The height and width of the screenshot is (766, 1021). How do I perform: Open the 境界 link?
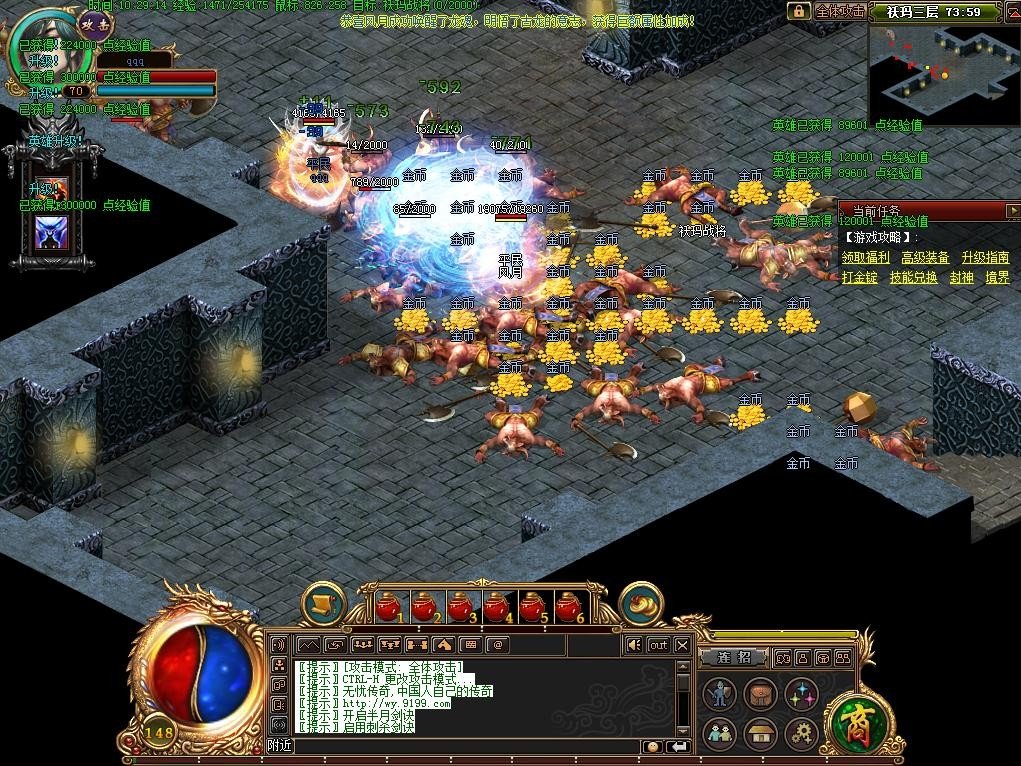click(997, 277)
